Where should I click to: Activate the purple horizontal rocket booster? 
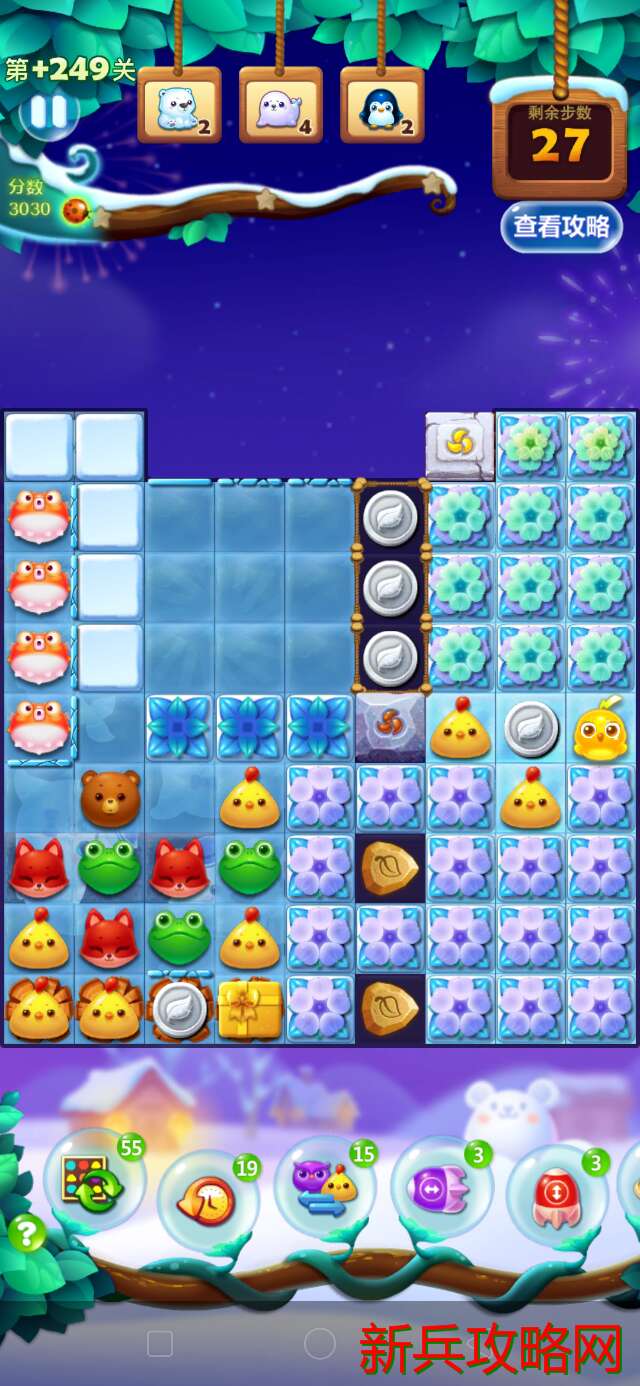tap(440, 1190)
